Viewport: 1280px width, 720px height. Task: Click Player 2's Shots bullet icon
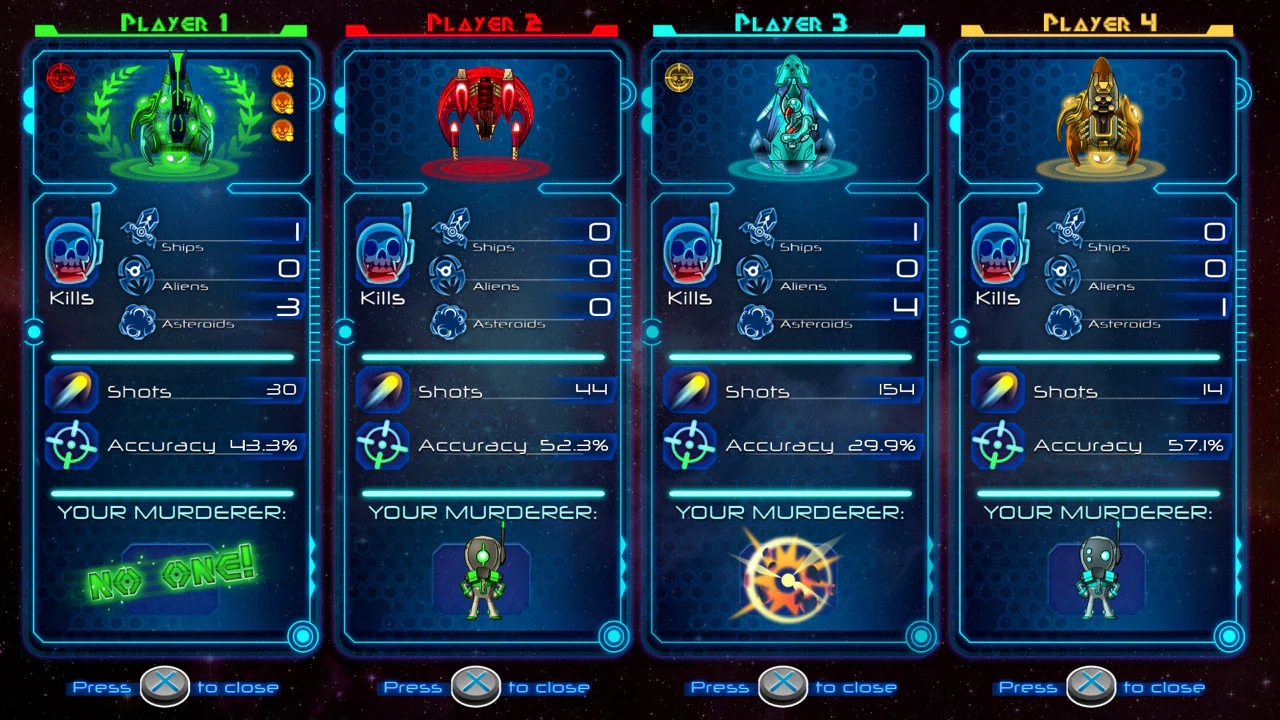[x=381, y=389]
